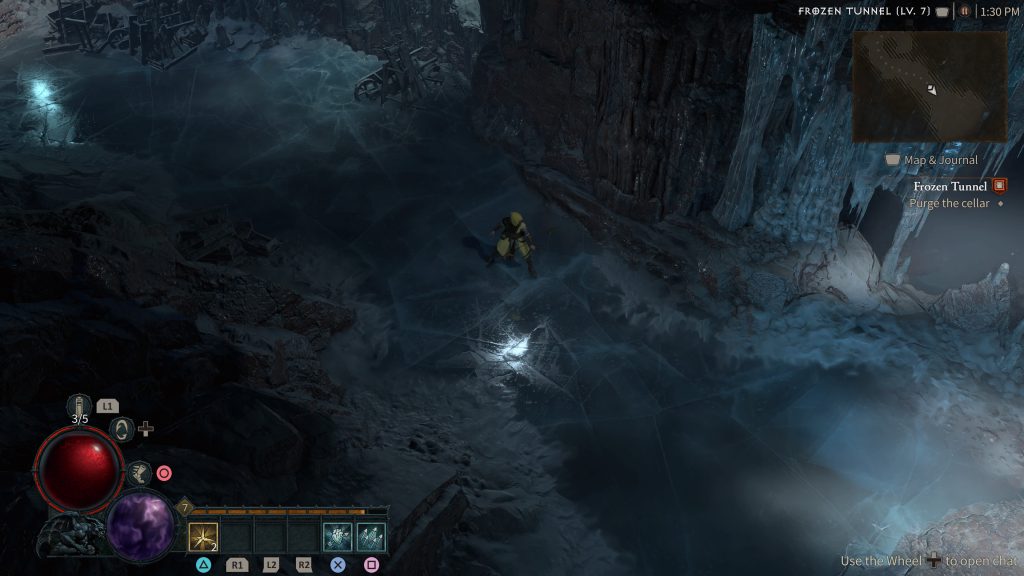This screenshot has height=576, width=1024.
Task: Activate the town portal swirl icon
Action: (121, 429)
